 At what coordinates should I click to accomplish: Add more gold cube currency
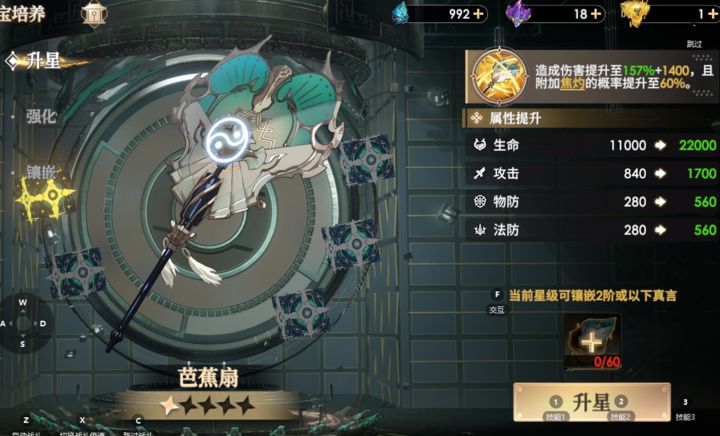tap(712, 14)
